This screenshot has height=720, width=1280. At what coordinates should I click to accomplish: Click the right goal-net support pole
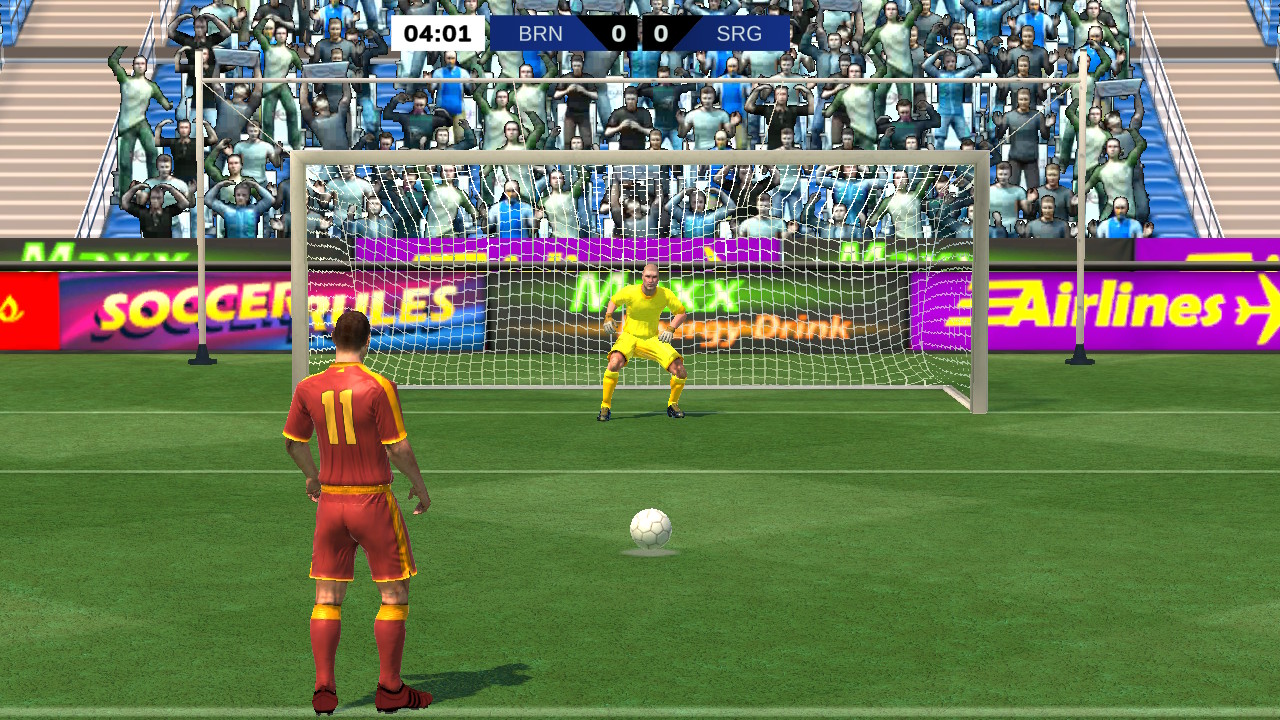click(1080, 230)
